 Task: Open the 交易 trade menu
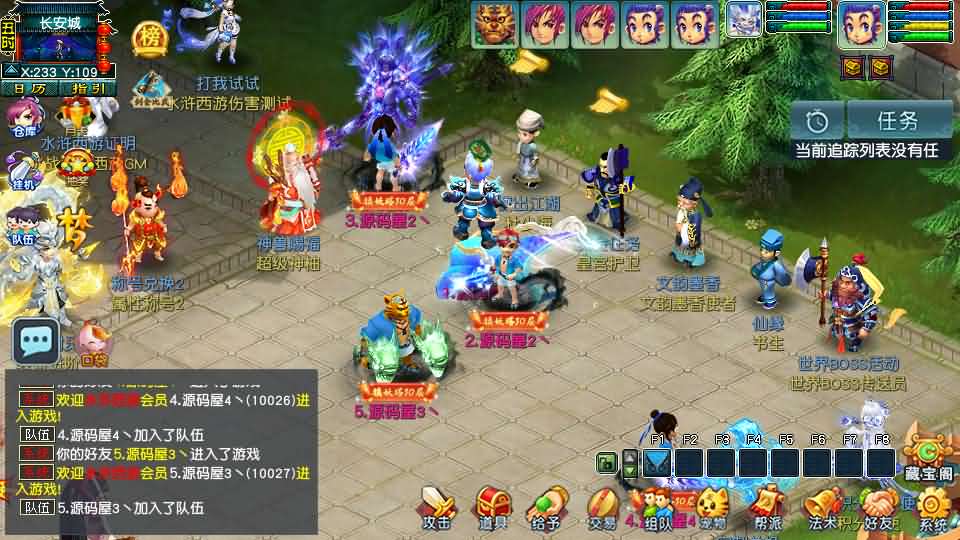(601, 505)
